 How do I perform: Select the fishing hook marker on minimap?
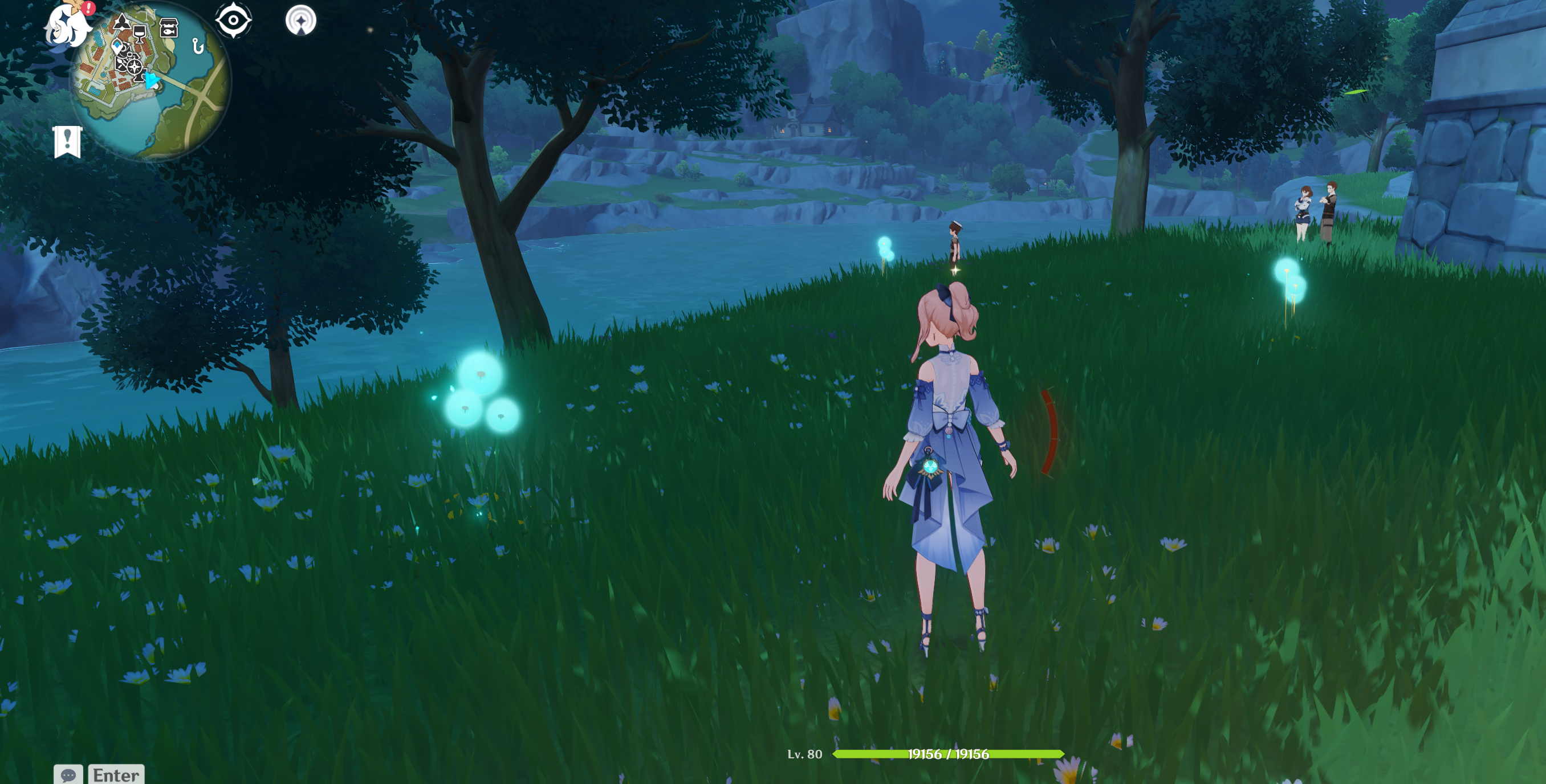point(198,46)
